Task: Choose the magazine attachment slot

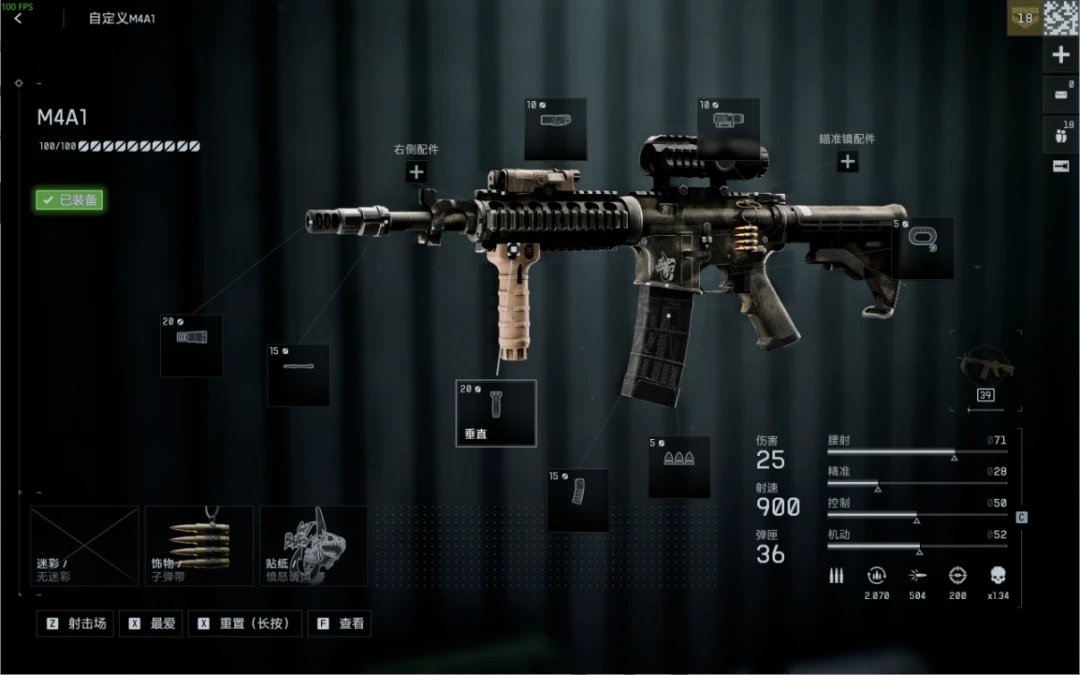Action: (x=578, y=500)
